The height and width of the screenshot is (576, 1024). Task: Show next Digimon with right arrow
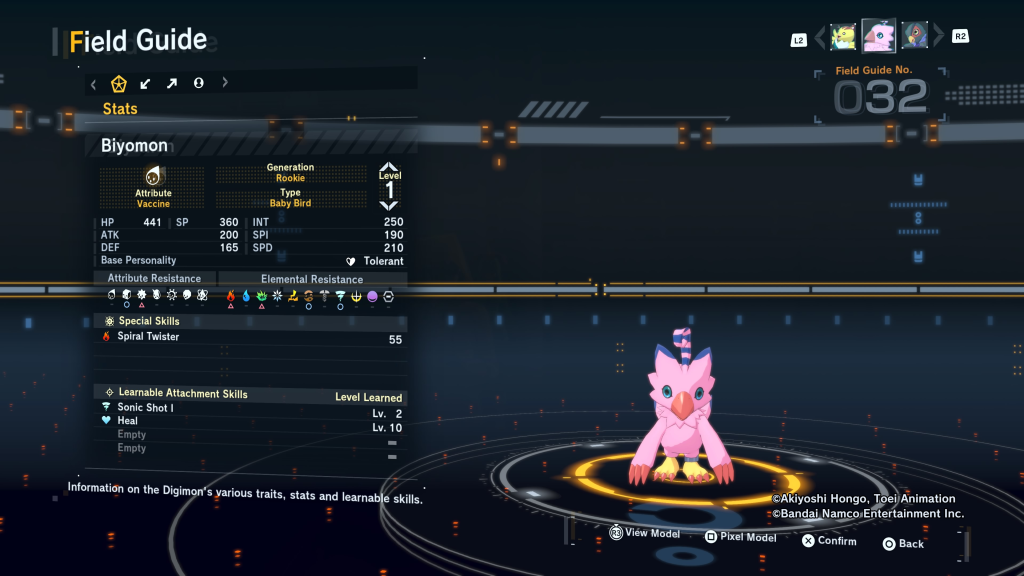936,38
